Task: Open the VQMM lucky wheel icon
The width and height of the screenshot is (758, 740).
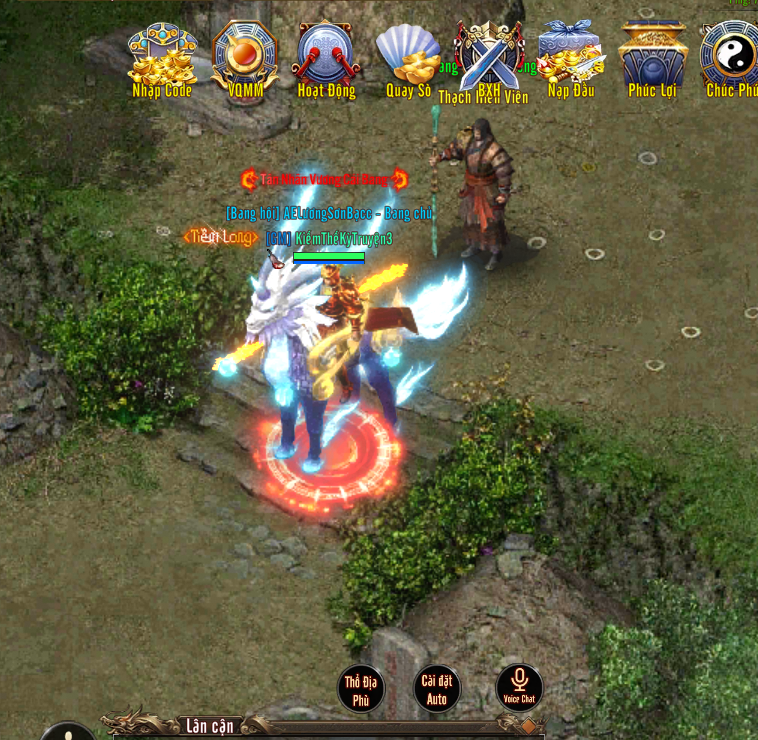Action: tap(245, 58)
